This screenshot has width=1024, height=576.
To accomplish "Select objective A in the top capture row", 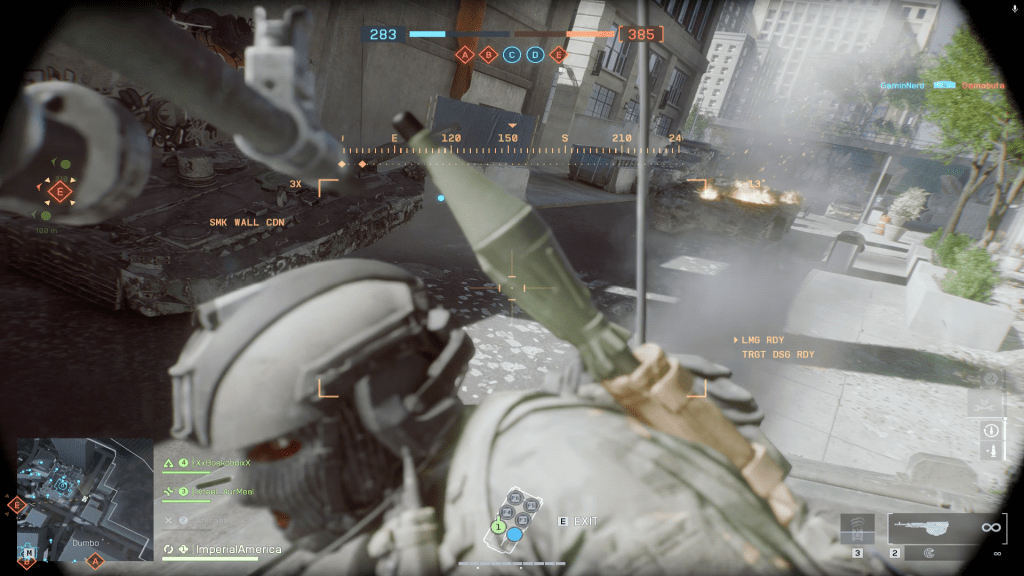I will pyautogui.click(x=464, y=55).
